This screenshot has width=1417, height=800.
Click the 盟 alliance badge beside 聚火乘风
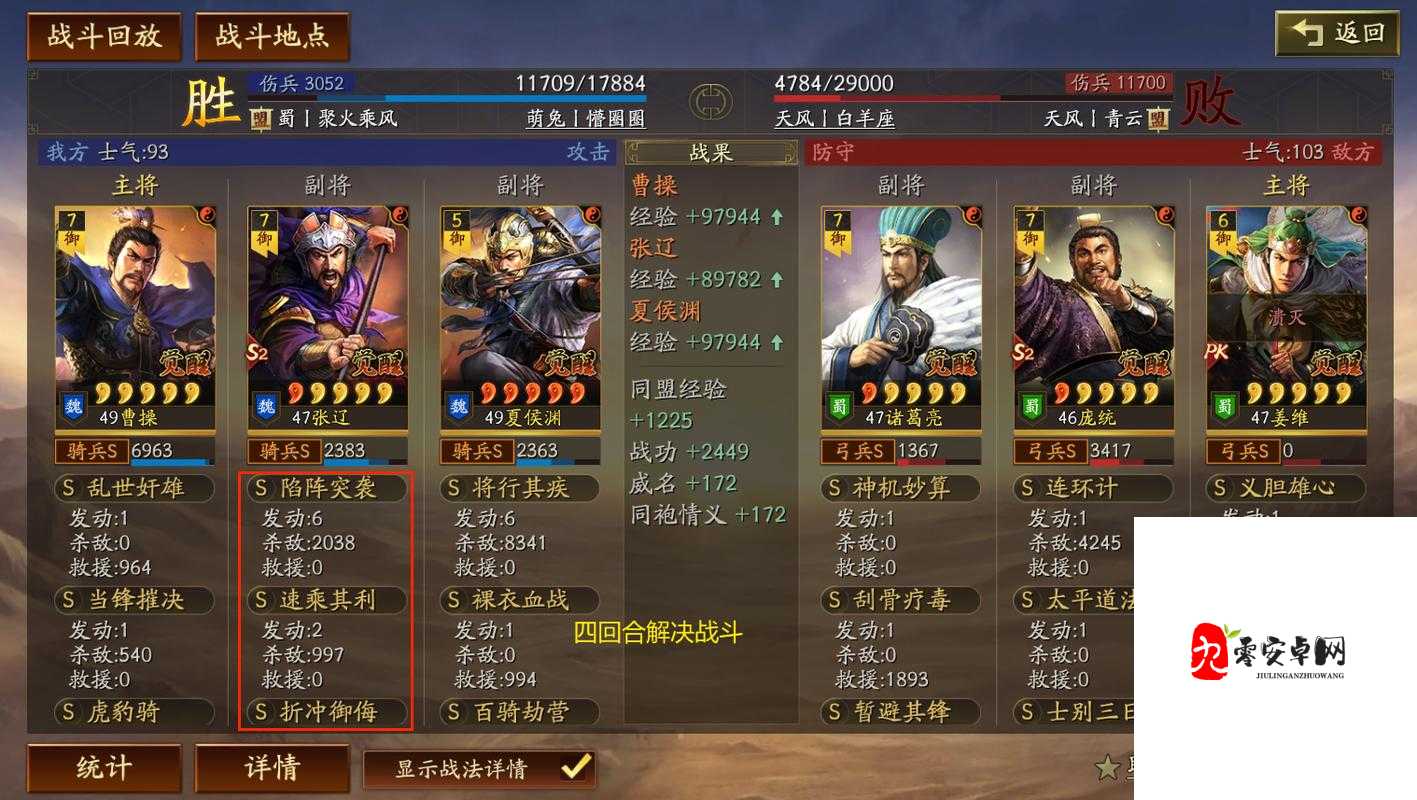(258, 118)
